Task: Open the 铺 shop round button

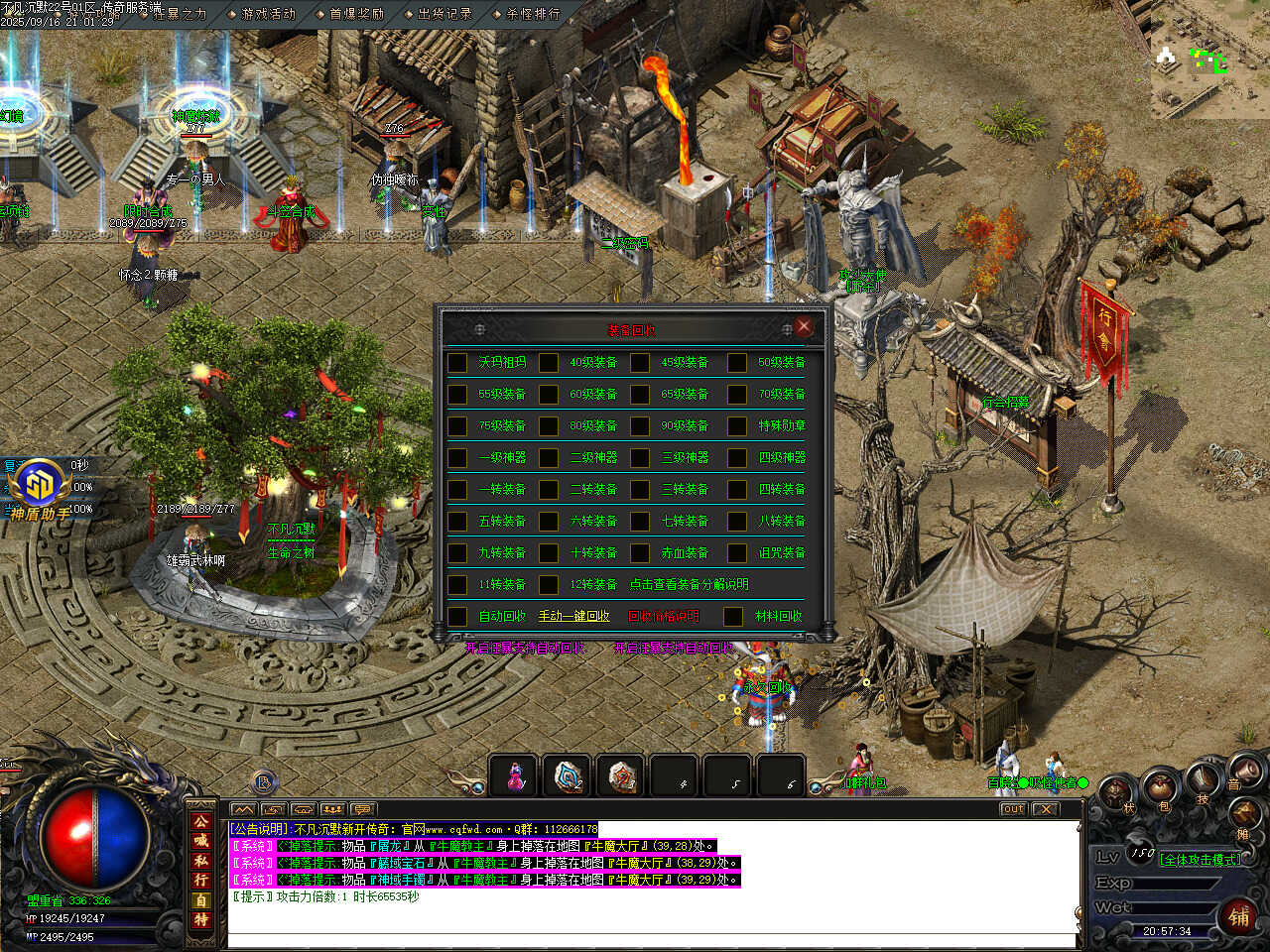Action: (x=1239, y=916)
